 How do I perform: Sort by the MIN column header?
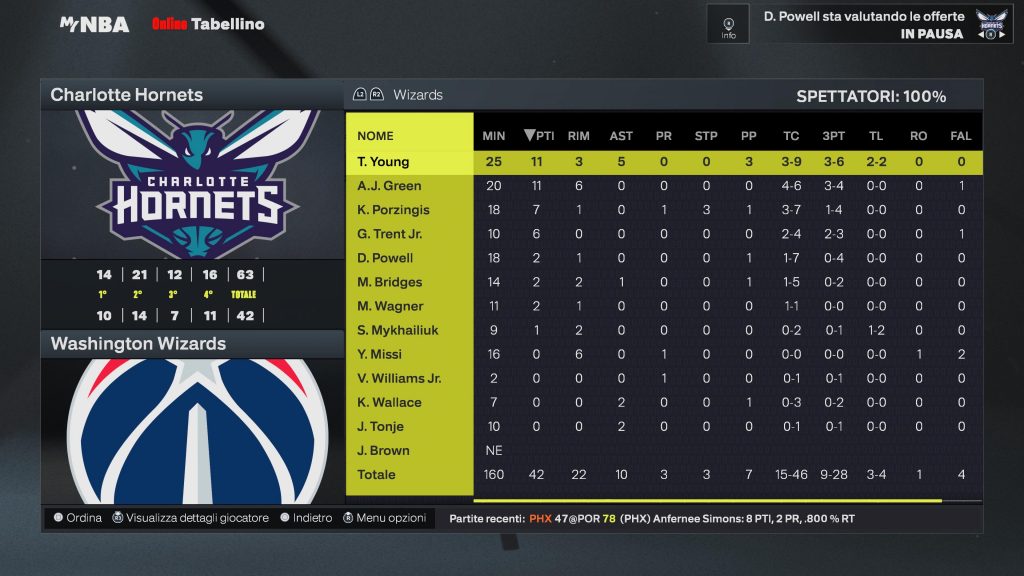(x=494, y=136)
